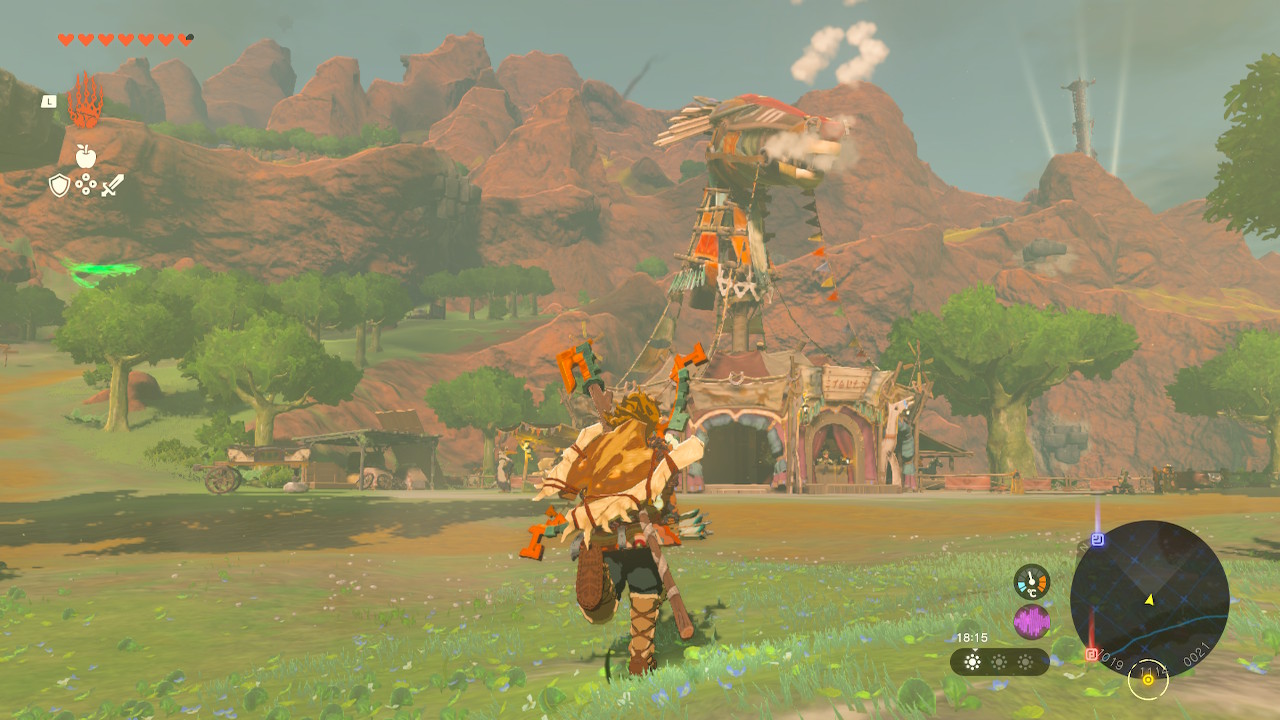The image size is (1280, 720).
Task: Select the shield icon in the equipment row
Action: coord(59,184)
